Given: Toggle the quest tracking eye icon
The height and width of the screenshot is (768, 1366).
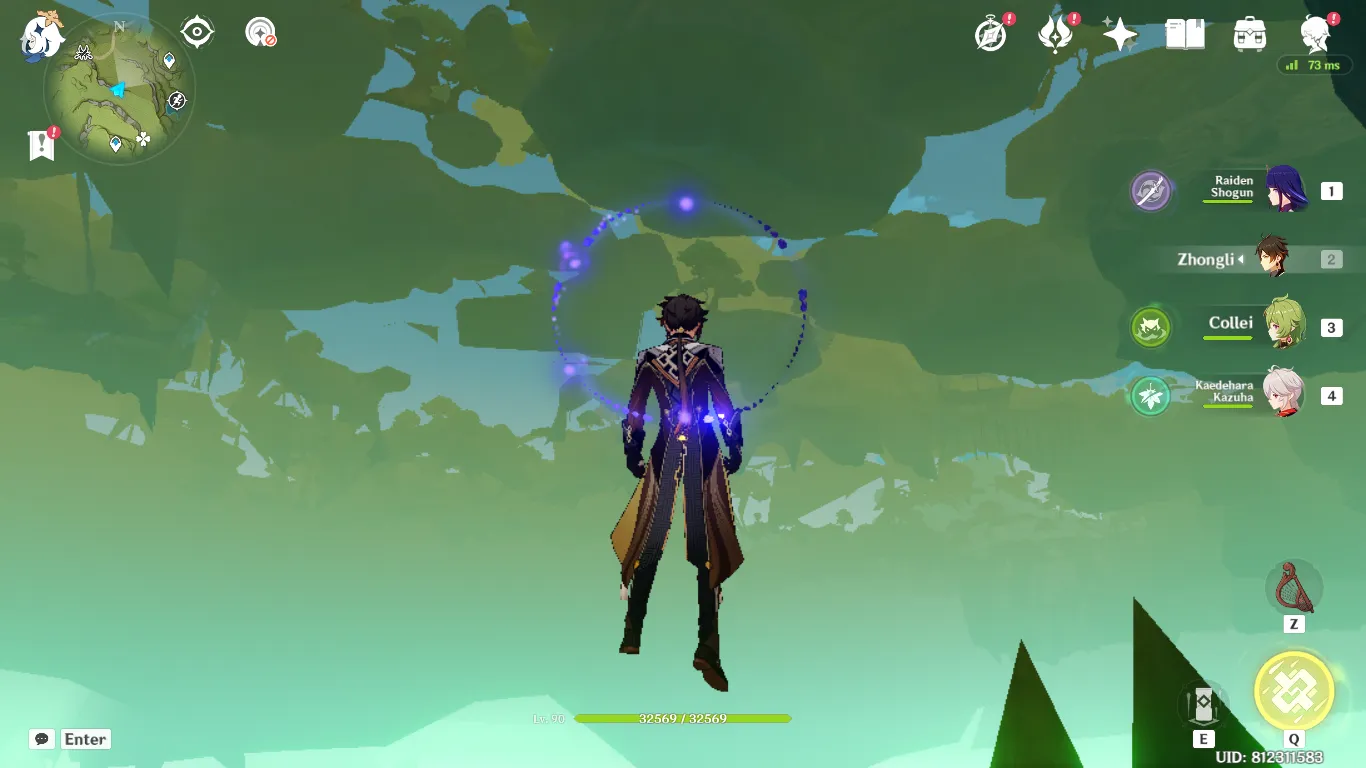Looking at the screenshot, I should click(x=196, y=30).
